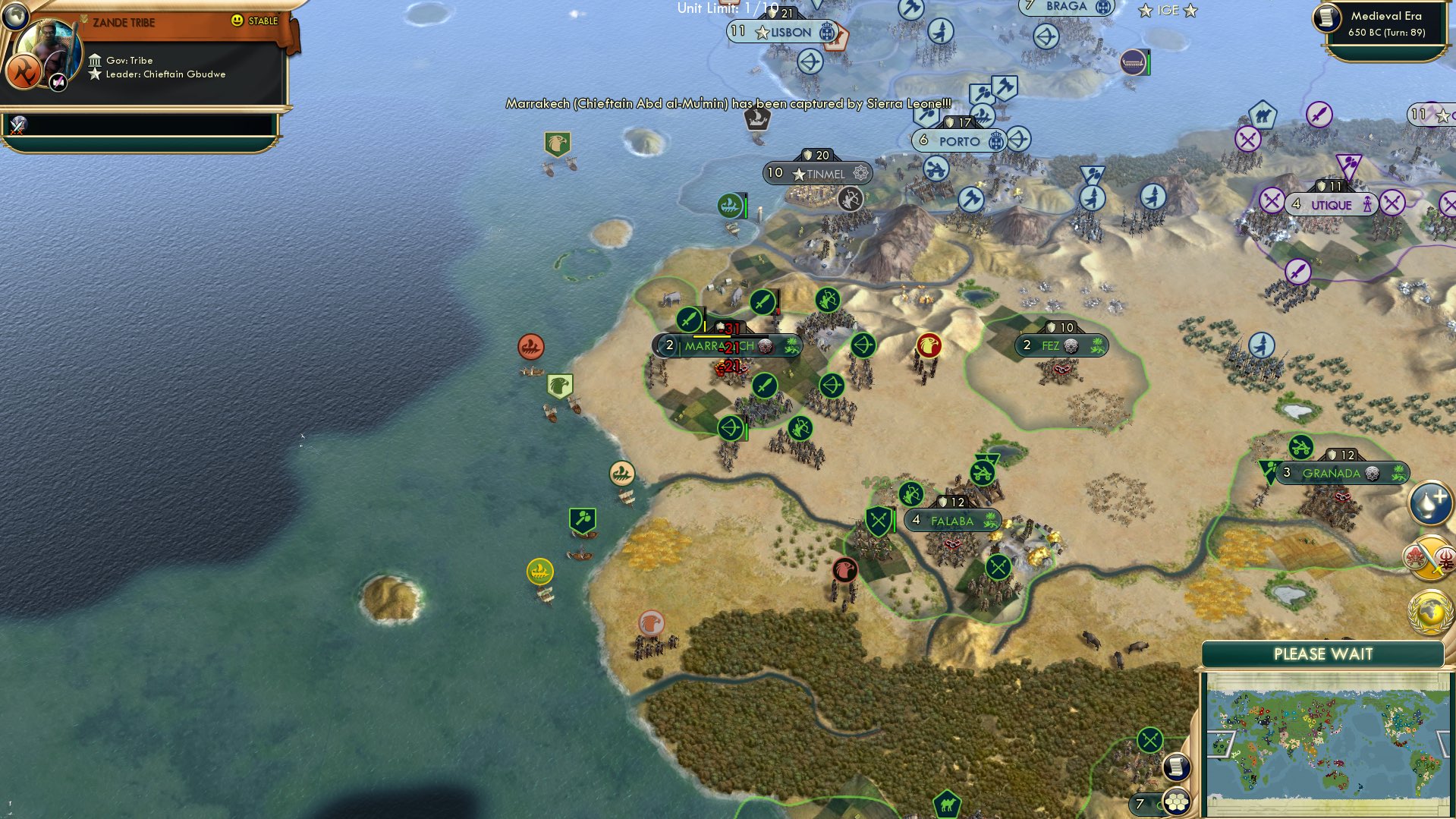Open the Social Policies lamp icon

pyautogui.click(x=1429, y=505)
